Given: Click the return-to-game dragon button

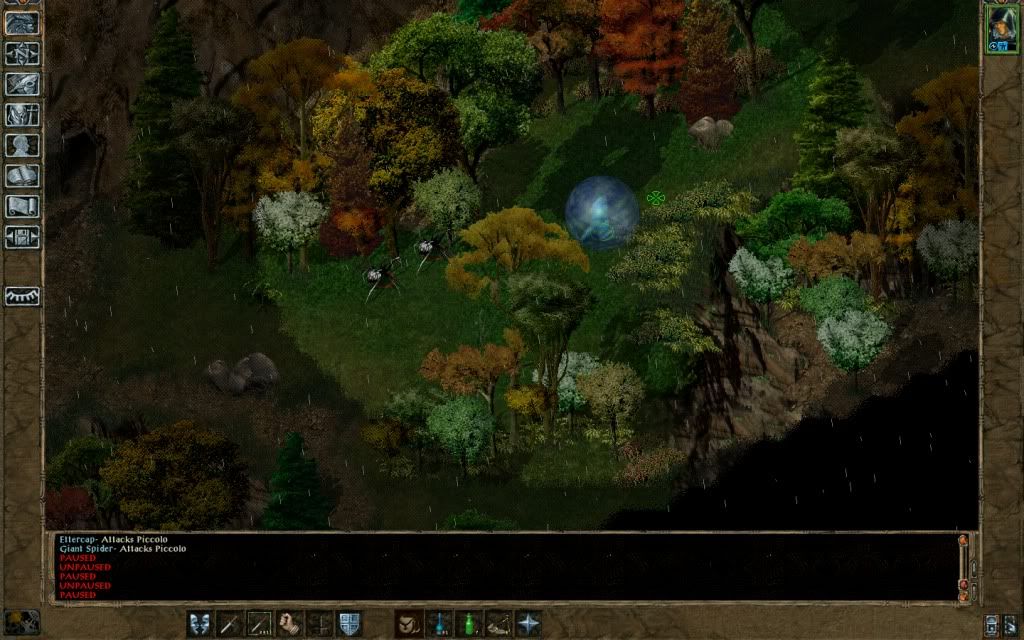Looking at the screenshot, I should [x=22, y=22].
